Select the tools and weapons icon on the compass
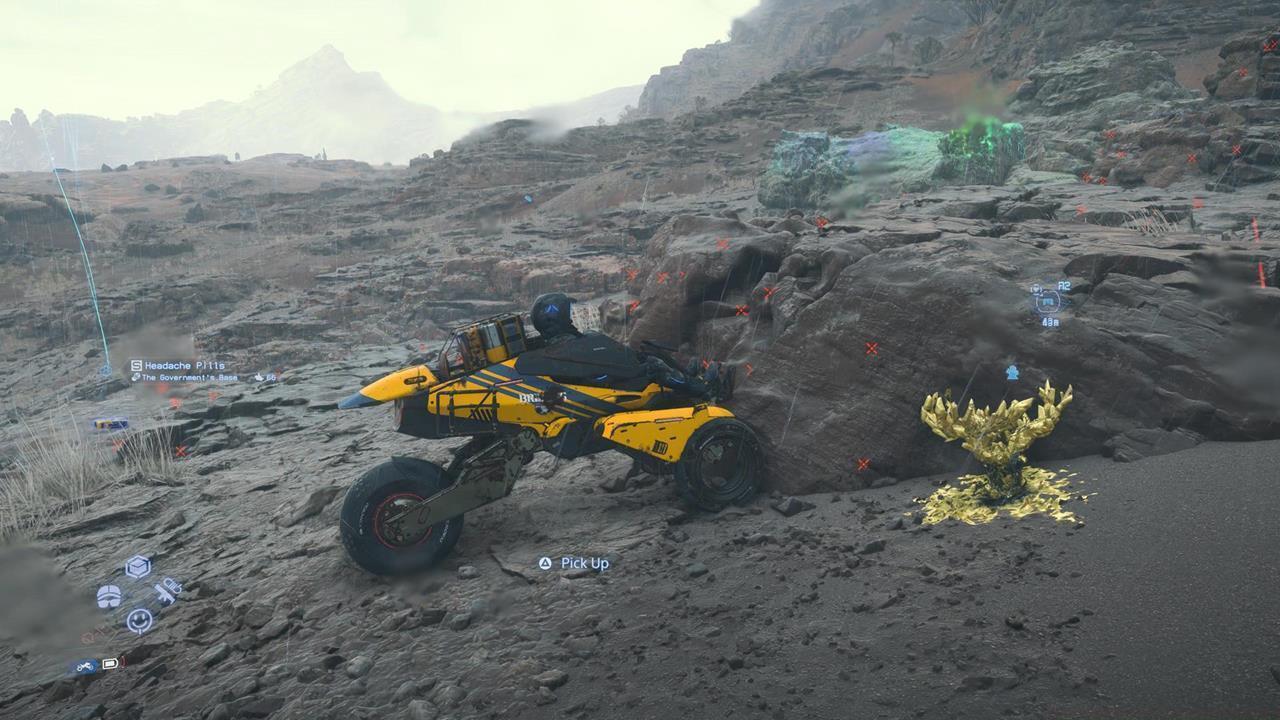This screenshot has width=1280, height=720. 167,592
